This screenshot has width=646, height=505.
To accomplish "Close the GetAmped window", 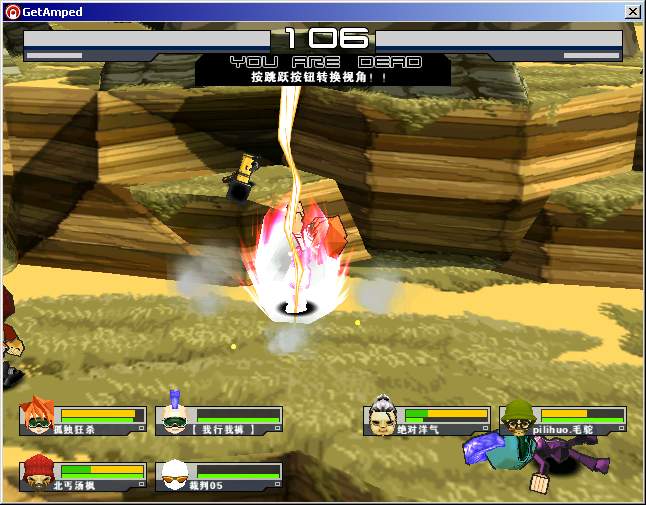I will (632, 11).
